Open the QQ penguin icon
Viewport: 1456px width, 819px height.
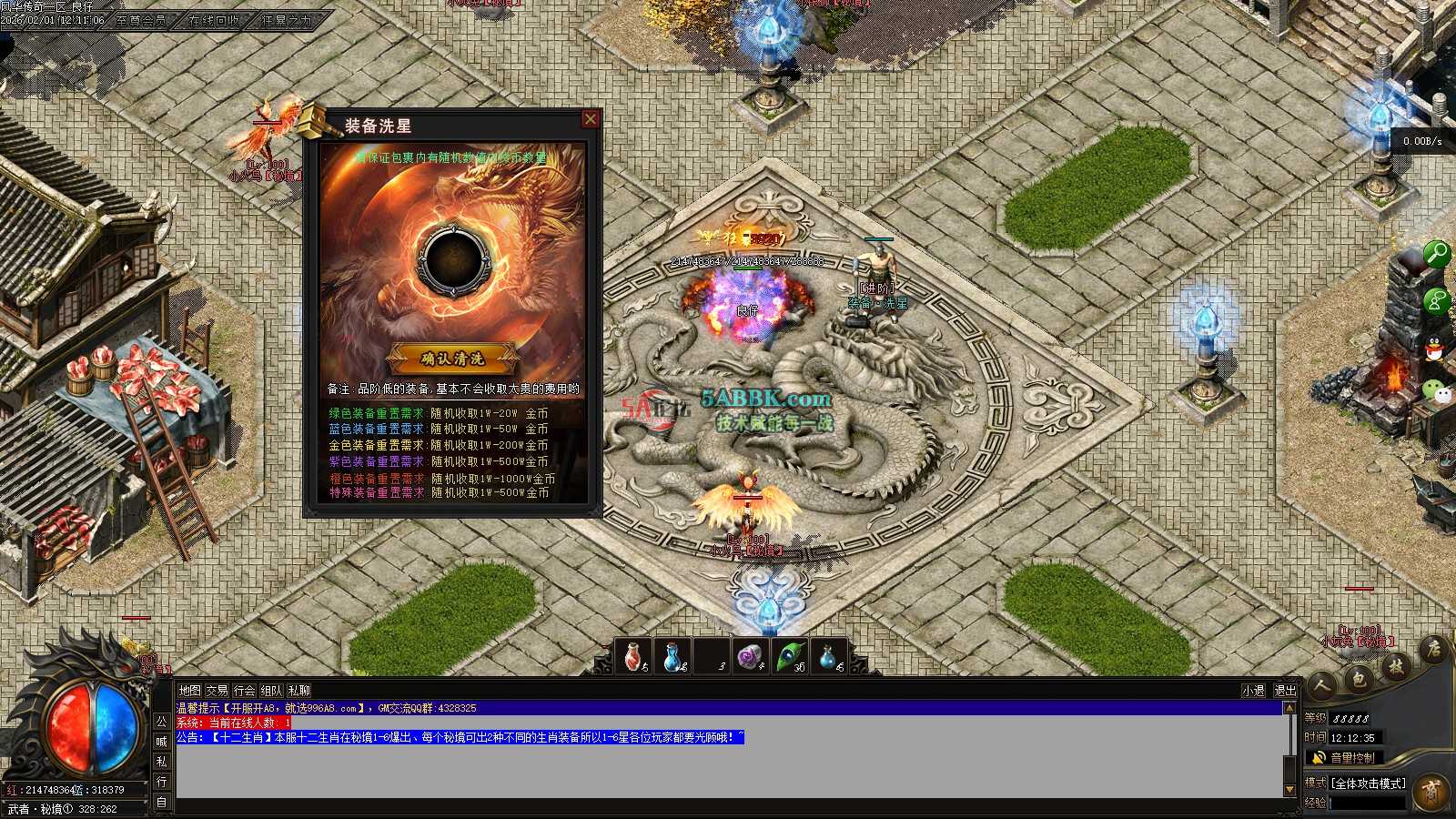click(x=1435, y=348)
